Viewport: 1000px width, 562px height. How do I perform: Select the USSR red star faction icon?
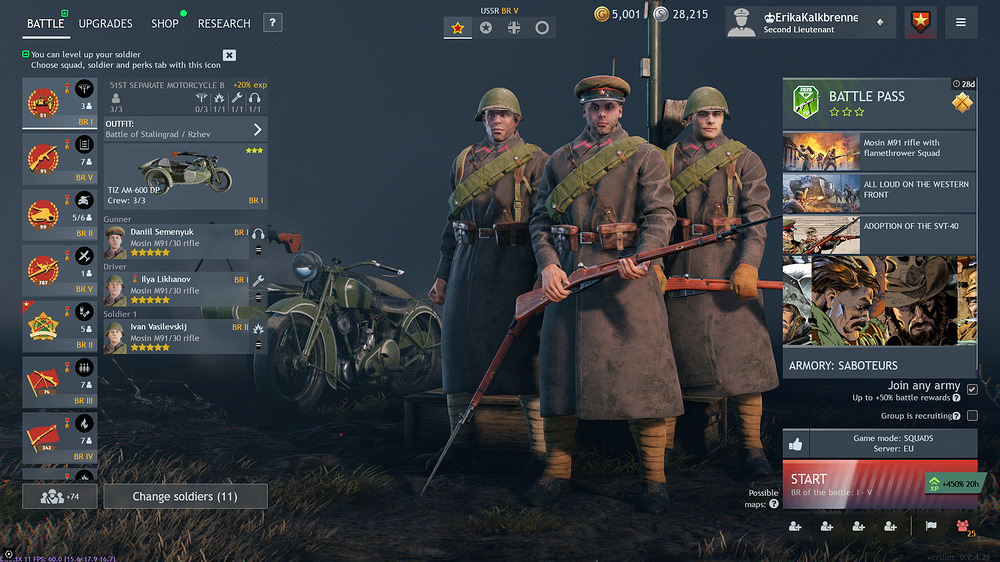(458, 28)
